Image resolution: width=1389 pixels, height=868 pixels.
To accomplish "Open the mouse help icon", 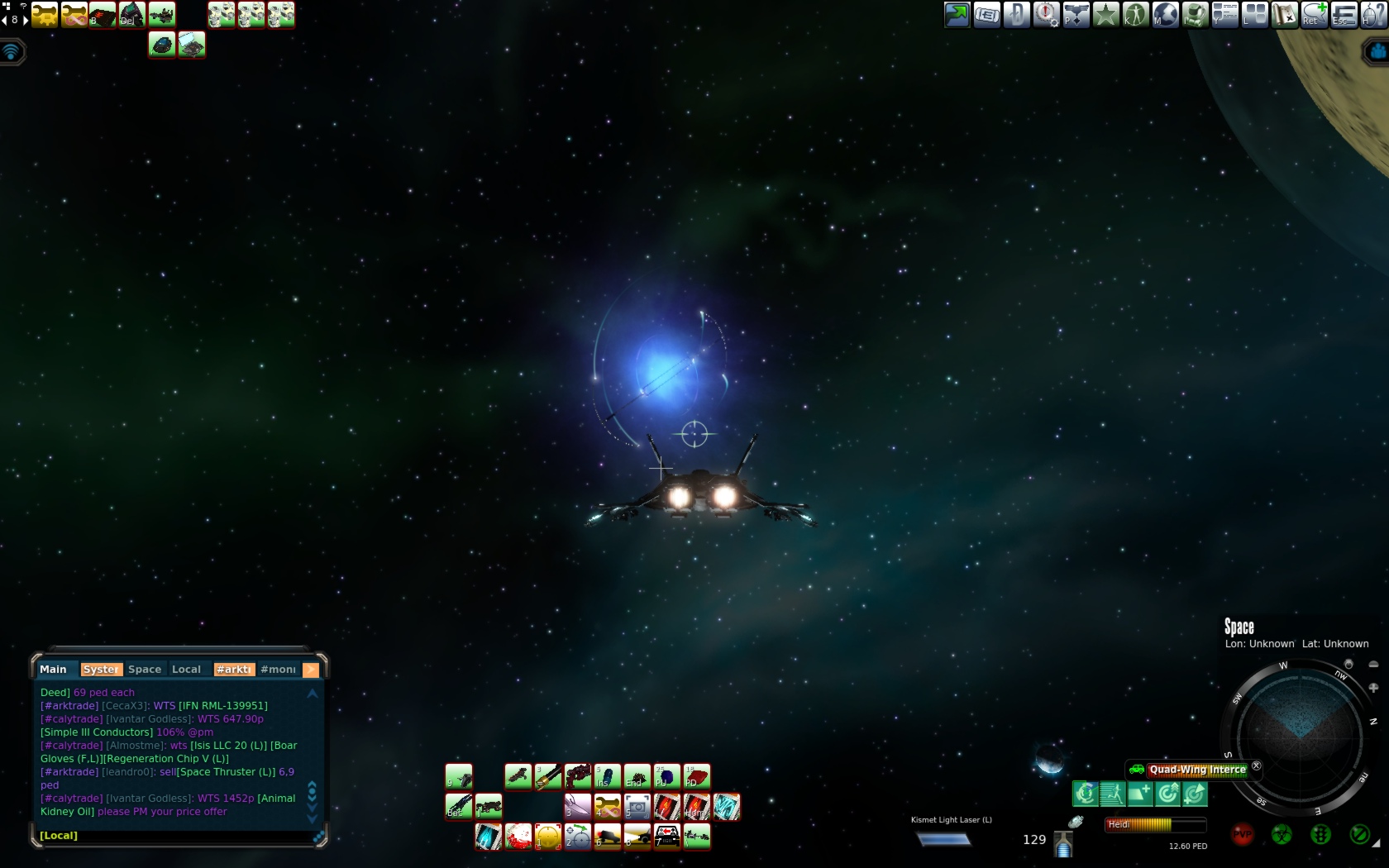I will click(x=1373, y=14).
